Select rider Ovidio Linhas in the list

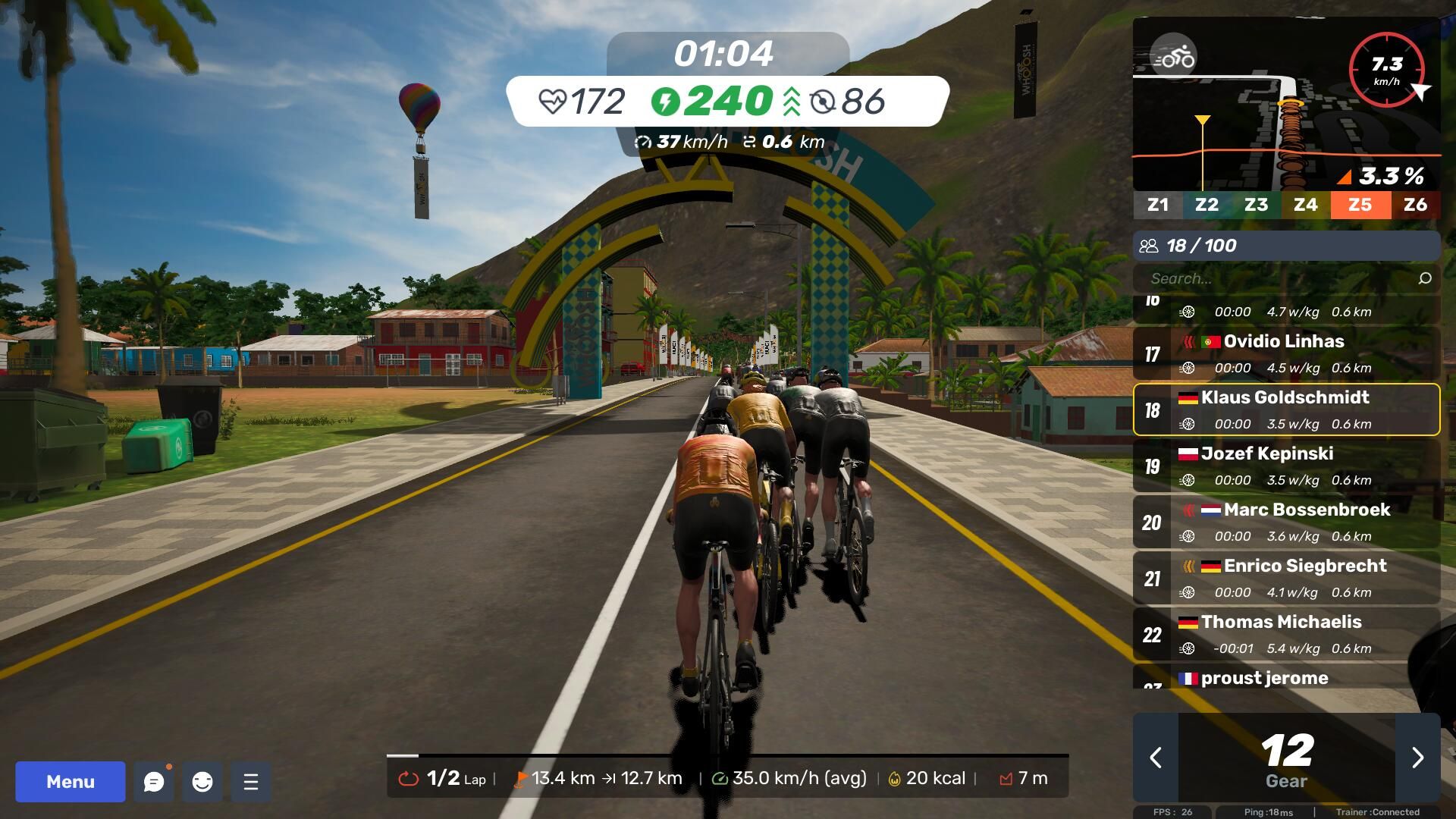(x=1286, y=353)
